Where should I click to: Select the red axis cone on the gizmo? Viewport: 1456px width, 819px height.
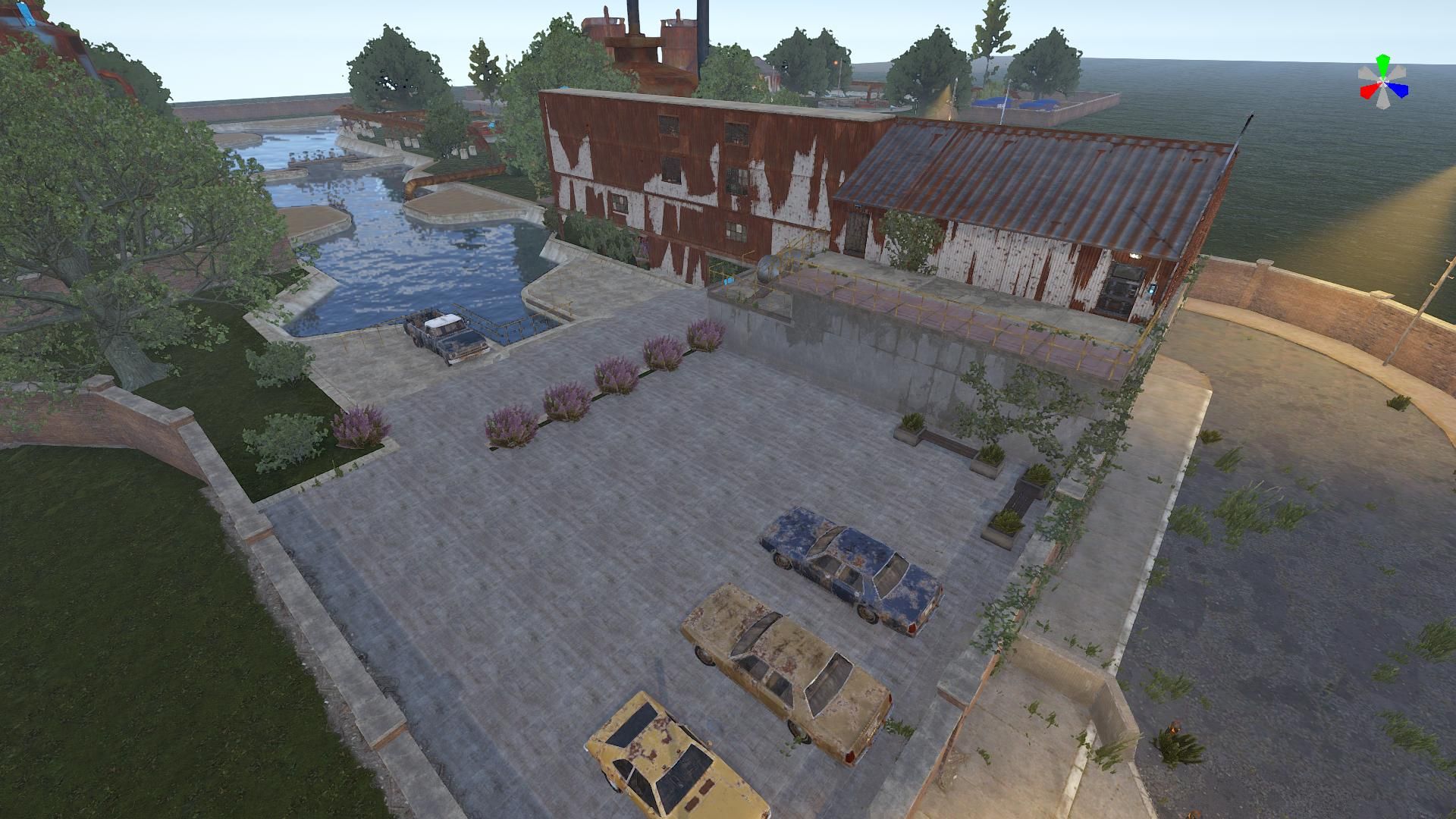[1367, 92]
